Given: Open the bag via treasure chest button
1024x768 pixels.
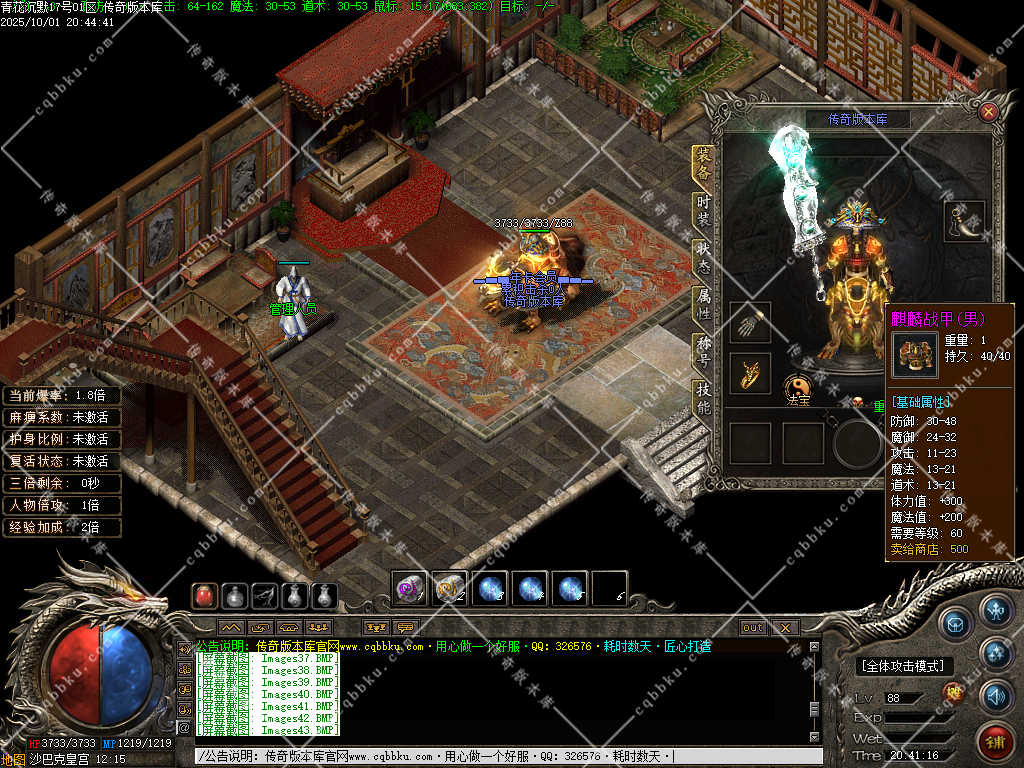Looking at the screenshot, I should pyautogui.click(x=955, y=621).
